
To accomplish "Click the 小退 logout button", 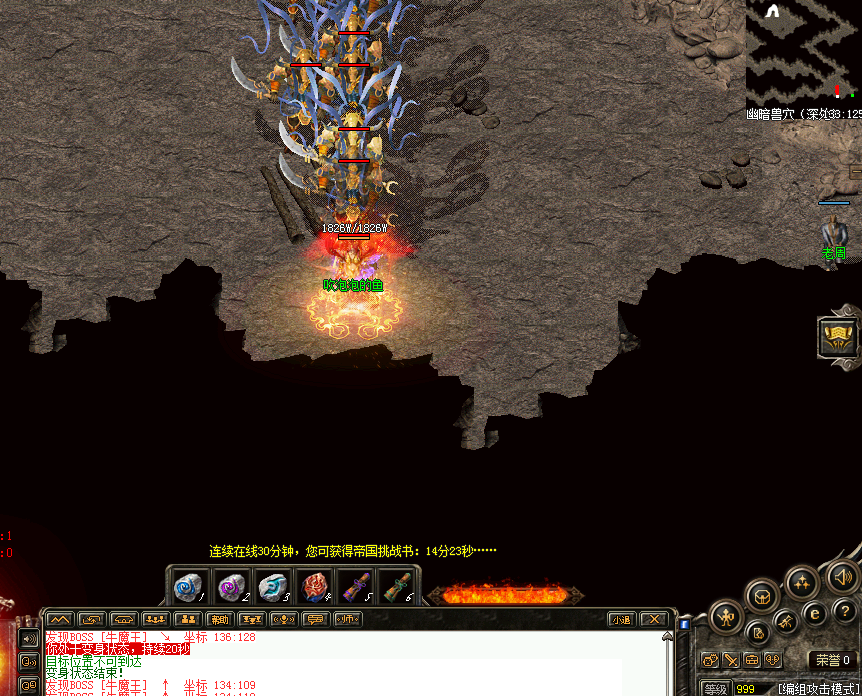I will 622,620.
